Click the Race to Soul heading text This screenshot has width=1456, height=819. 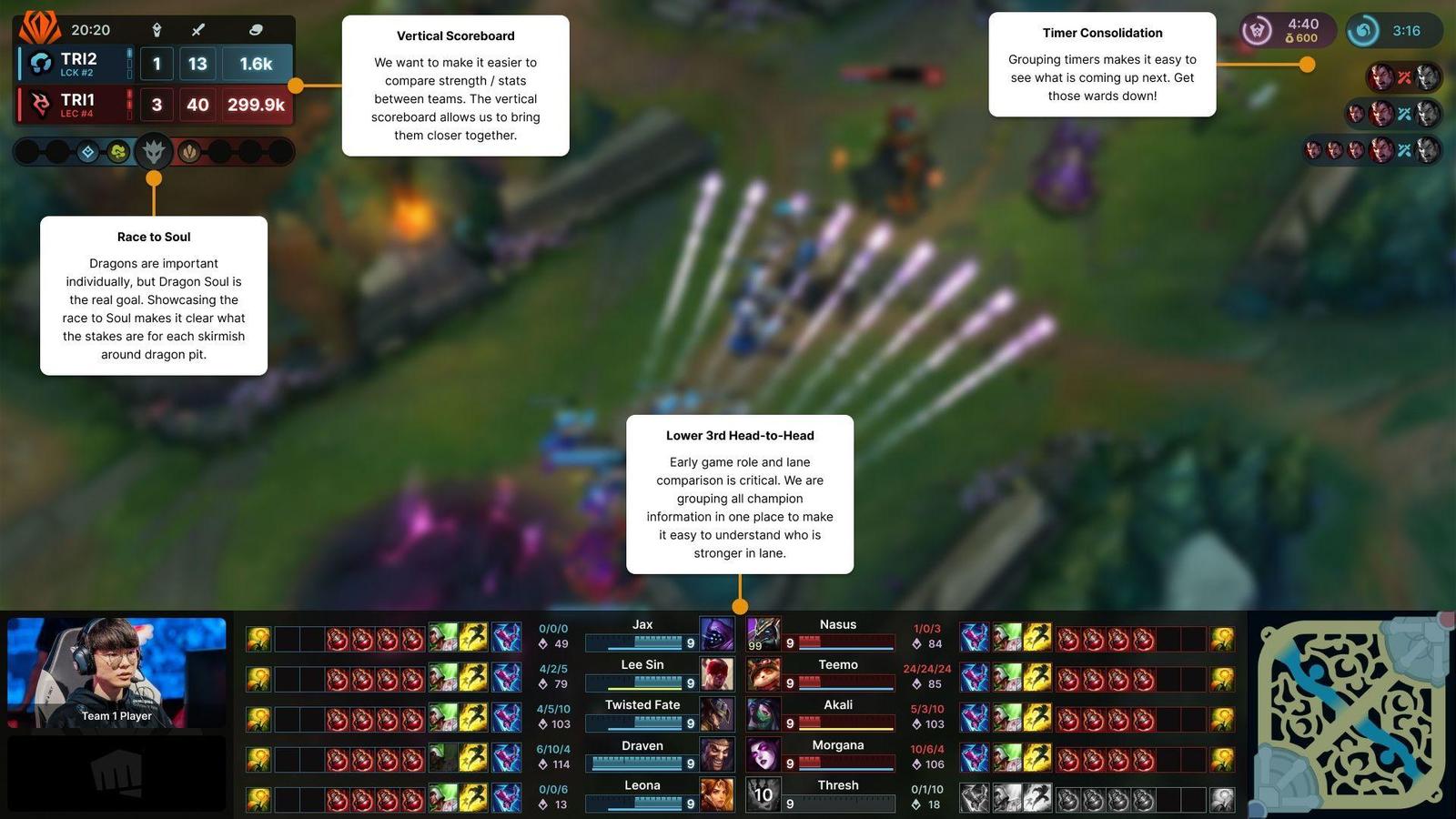[153, 237]
